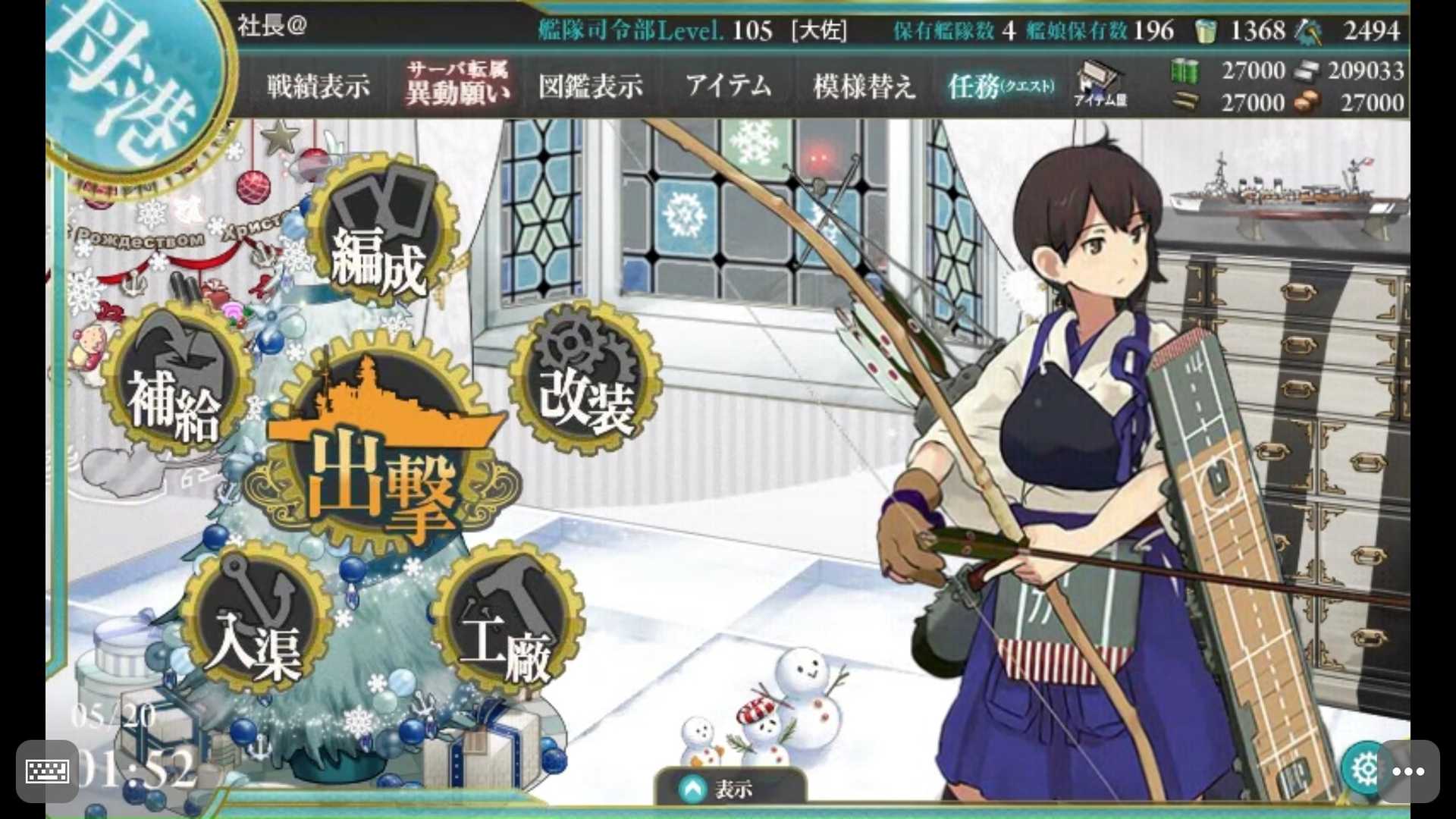Open the 図鑑表示 encyclopedia
The height and width of the screenshot is (819, 1456).
point(590,86)
